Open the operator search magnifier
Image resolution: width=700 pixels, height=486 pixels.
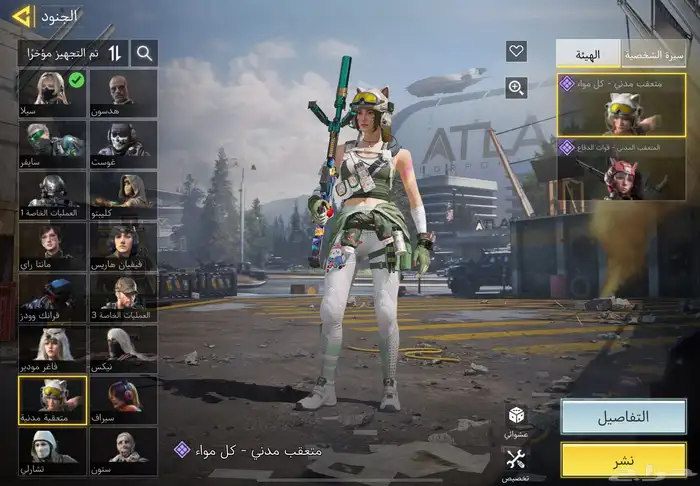click(145, 53)
